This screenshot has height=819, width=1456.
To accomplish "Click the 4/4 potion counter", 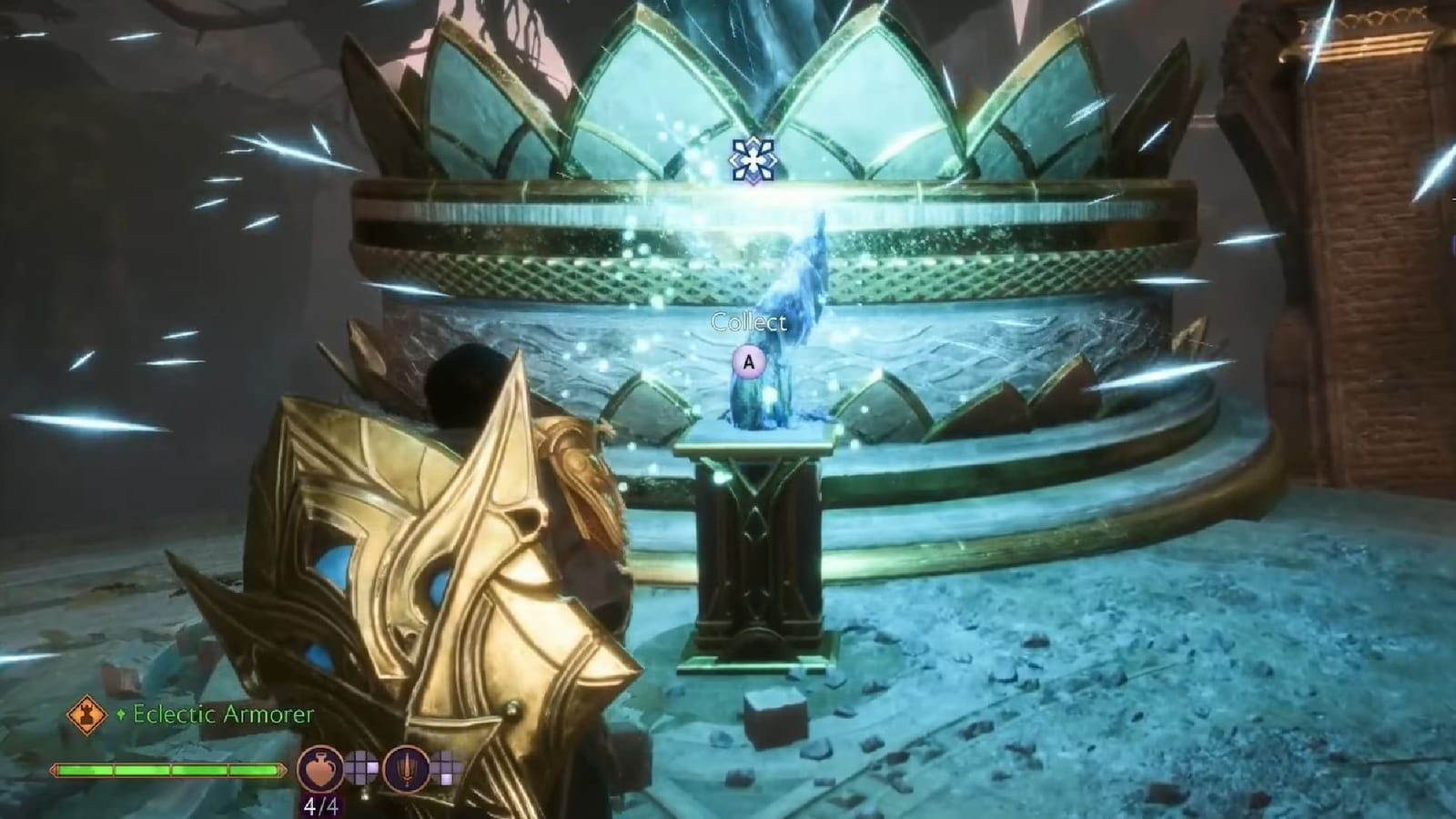I will [322, 805].
